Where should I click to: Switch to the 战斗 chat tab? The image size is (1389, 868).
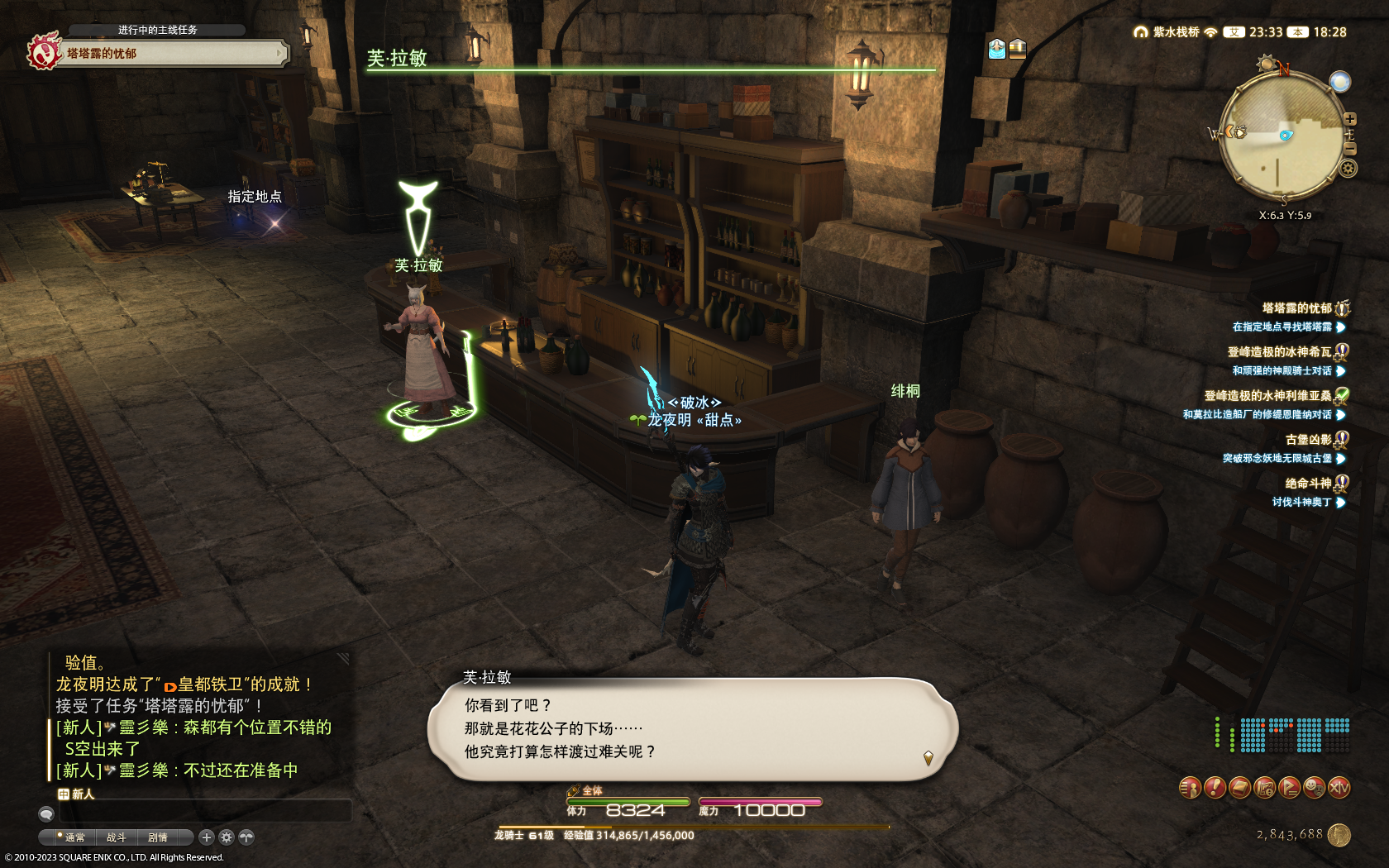tap(116, 837)
